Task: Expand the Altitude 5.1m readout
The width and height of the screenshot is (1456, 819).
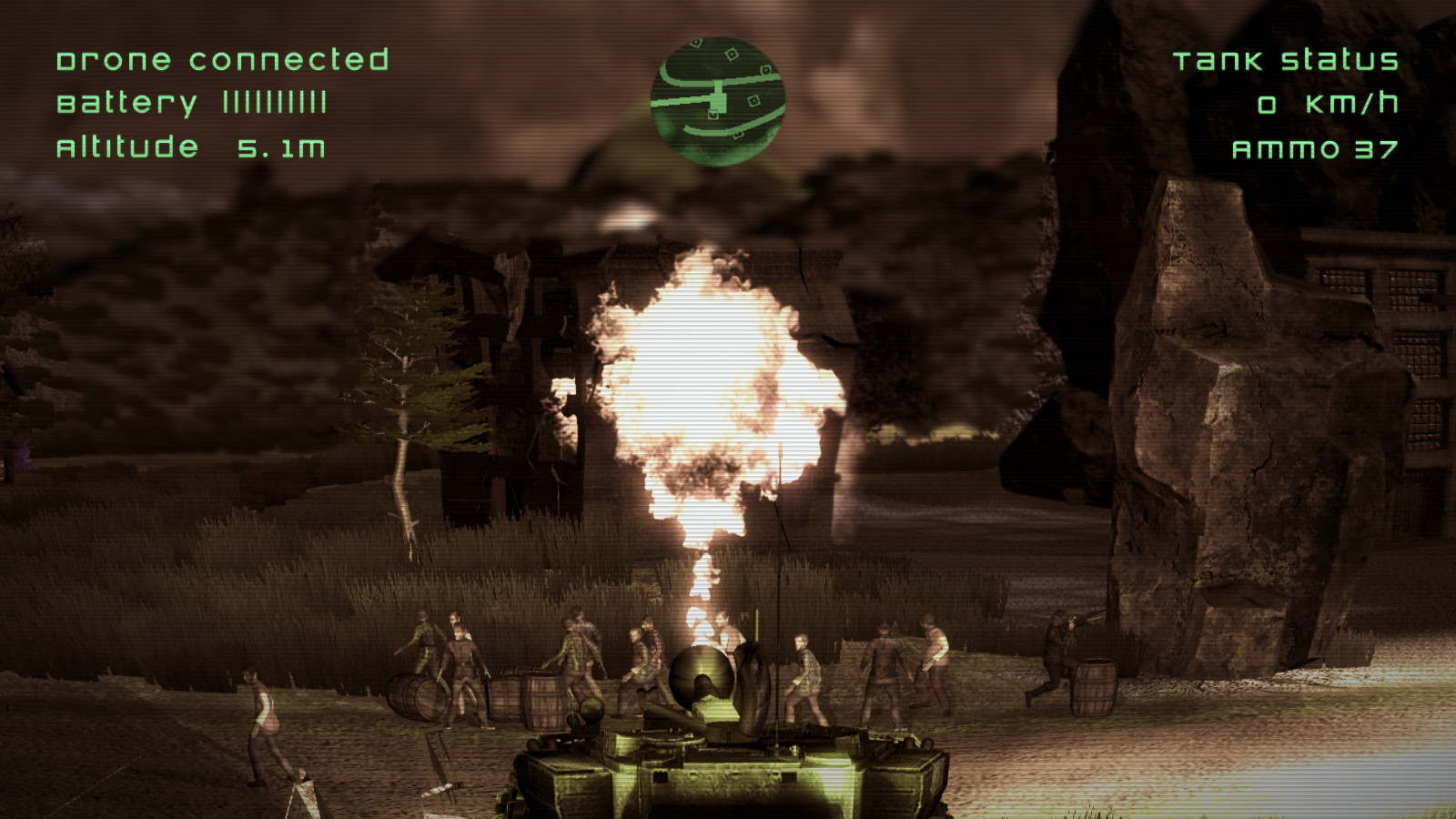Action: 193,147
